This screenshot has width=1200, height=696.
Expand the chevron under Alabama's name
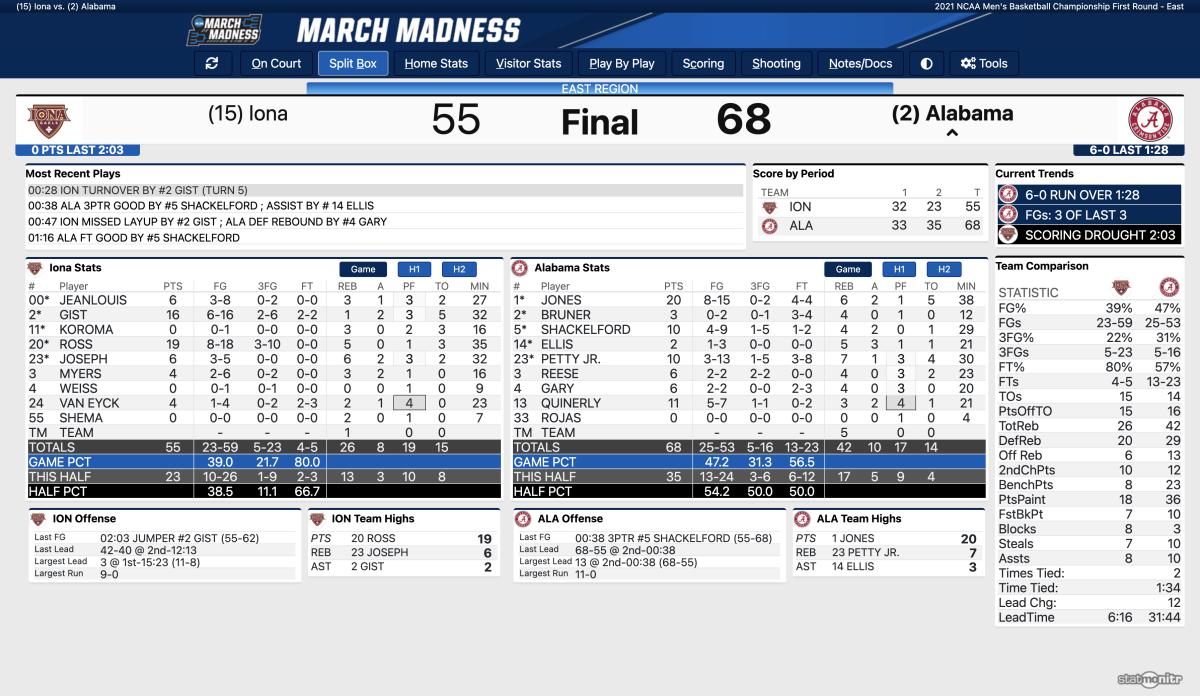[x=952, y=133]
